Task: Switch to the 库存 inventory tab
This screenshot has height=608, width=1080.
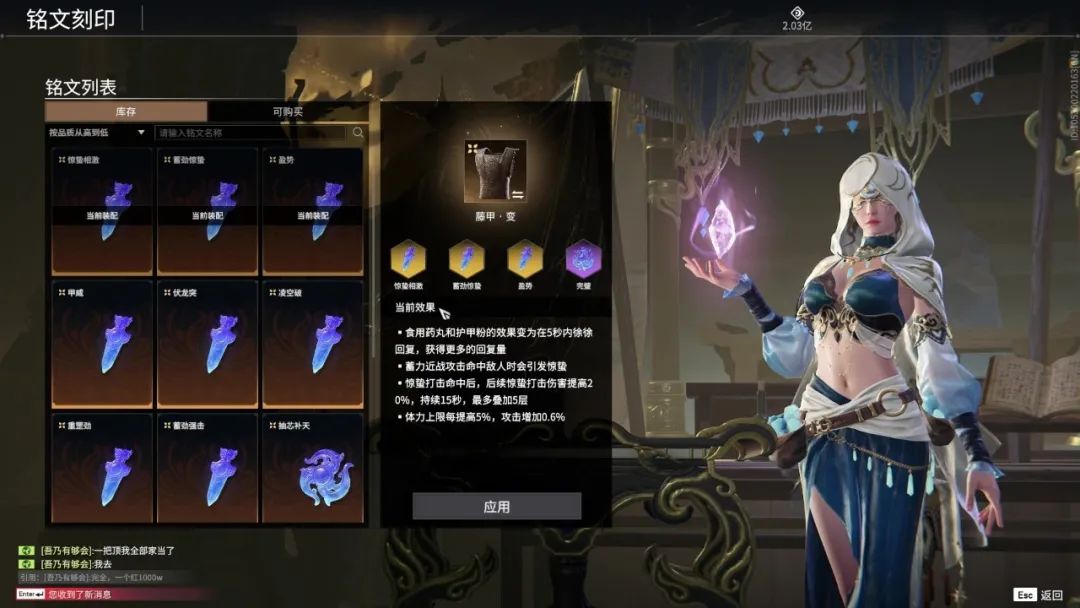Action: pos(126,112)
